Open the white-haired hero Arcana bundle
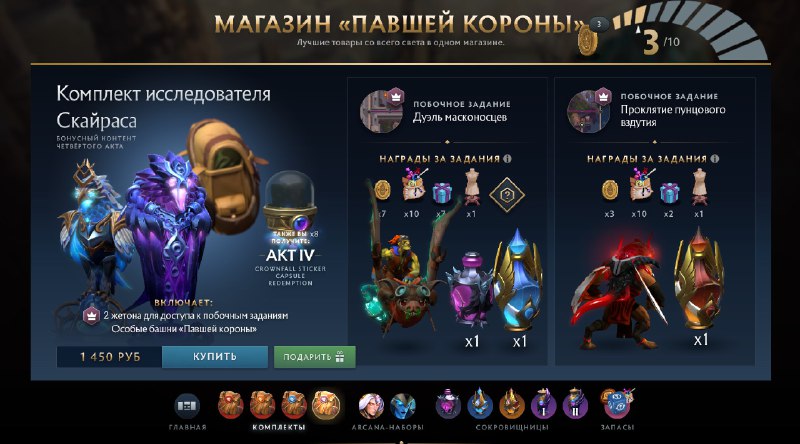 (372, 405)
